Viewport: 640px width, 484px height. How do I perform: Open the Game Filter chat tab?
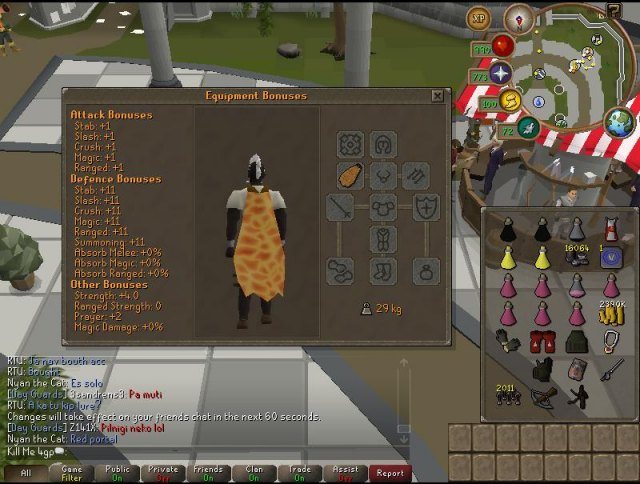pos(72,473)
